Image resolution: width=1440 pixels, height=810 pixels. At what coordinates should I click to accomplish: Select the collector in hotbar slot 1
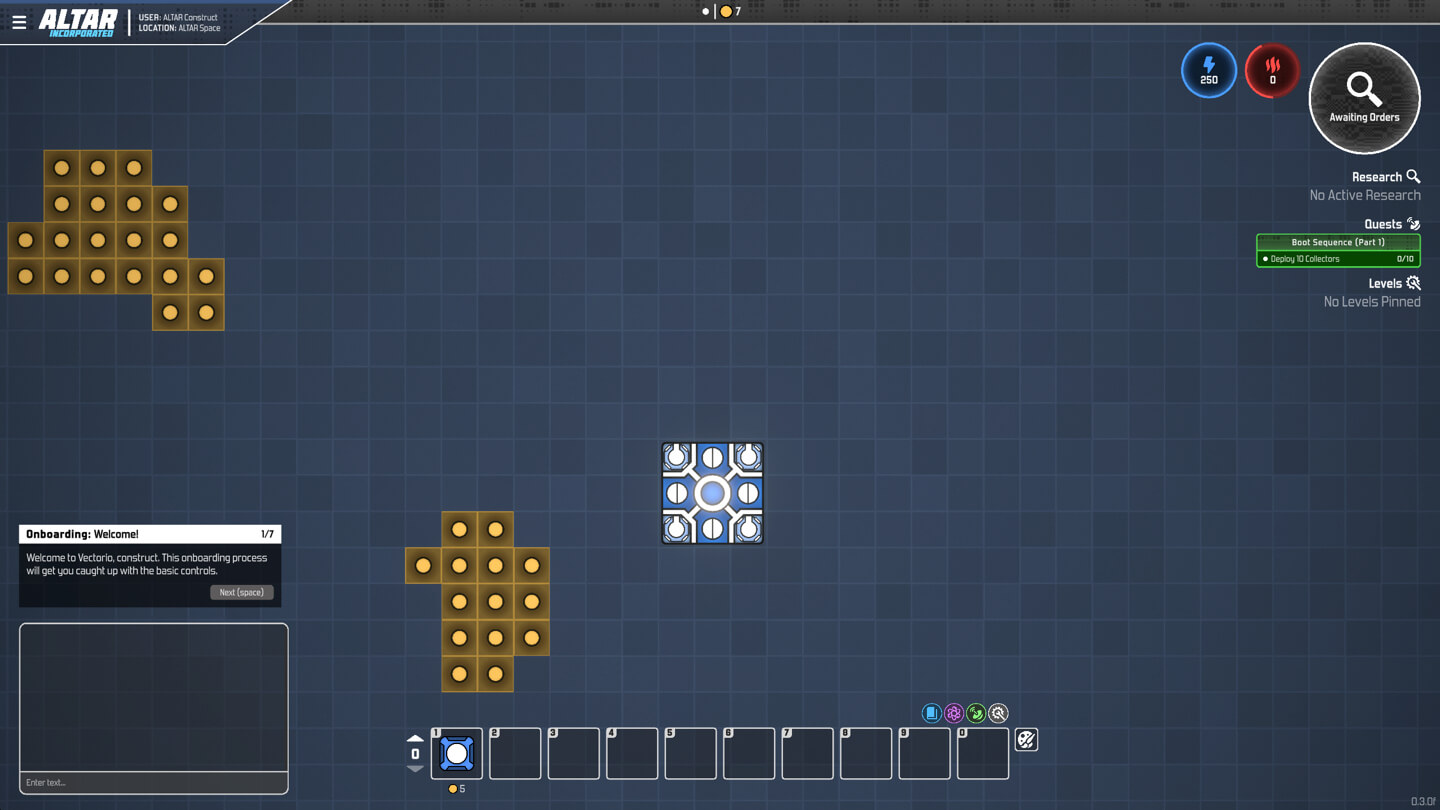[x=457, y=754]
